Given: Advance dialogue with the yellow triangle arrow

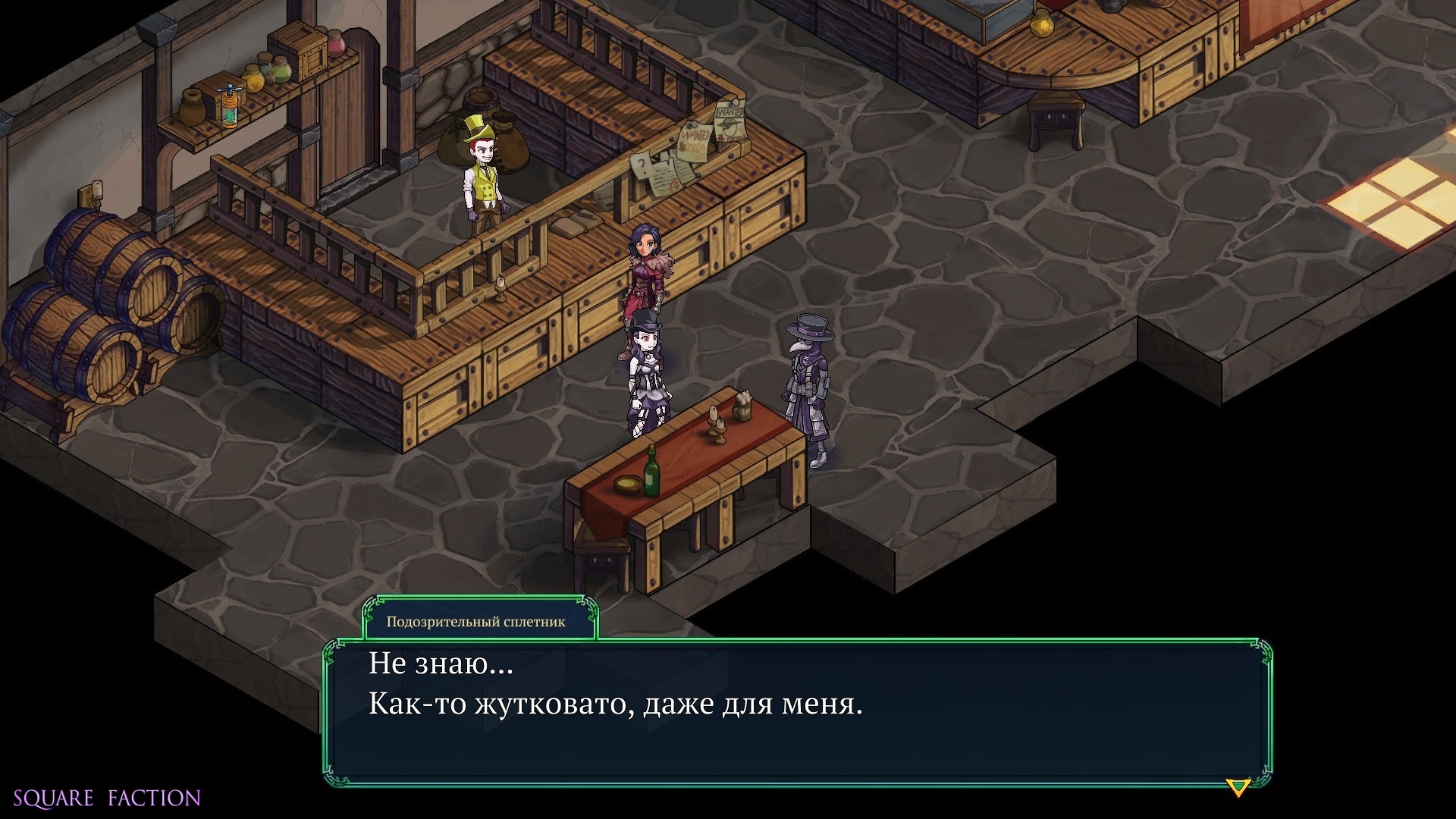Looking at the screenshot, I should (1238, 787).
